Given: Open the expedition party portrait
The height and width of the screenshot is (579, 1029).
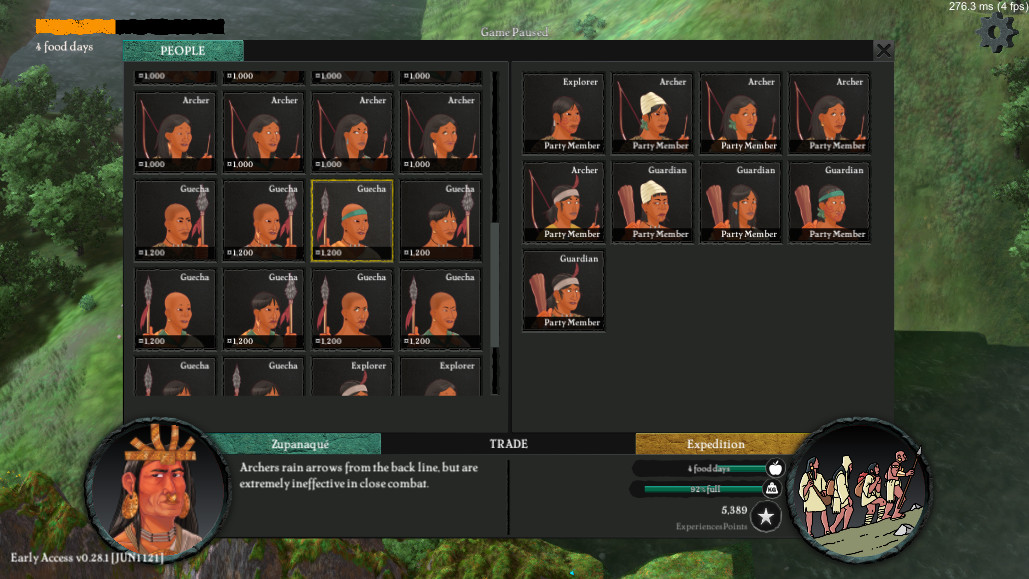Looking at the screenshot, I should [859, 487].
